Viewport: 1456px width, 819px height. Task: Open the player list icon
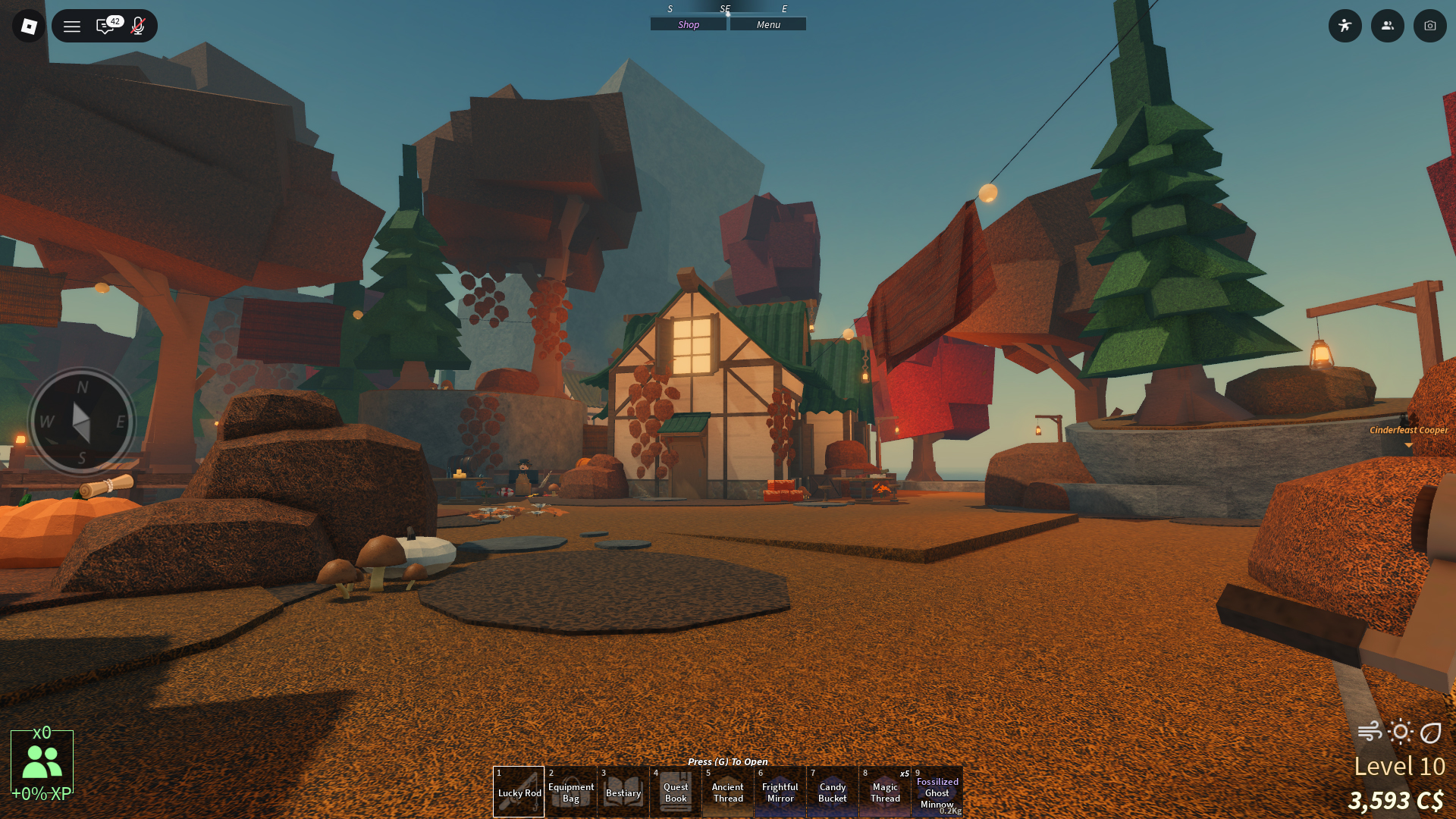[x=1388, y=26]
